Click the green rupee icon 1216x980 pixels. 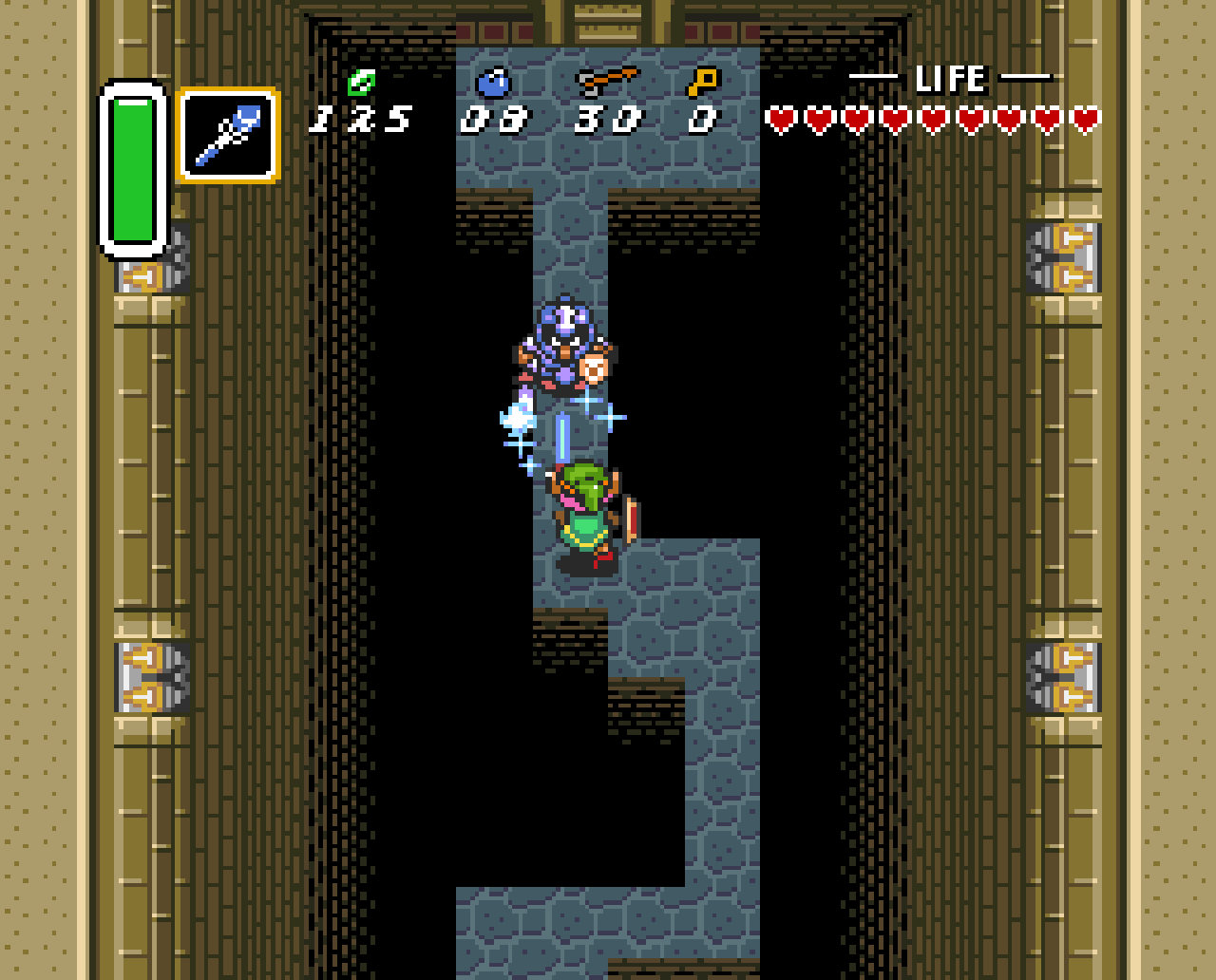[x=361, y=84]
